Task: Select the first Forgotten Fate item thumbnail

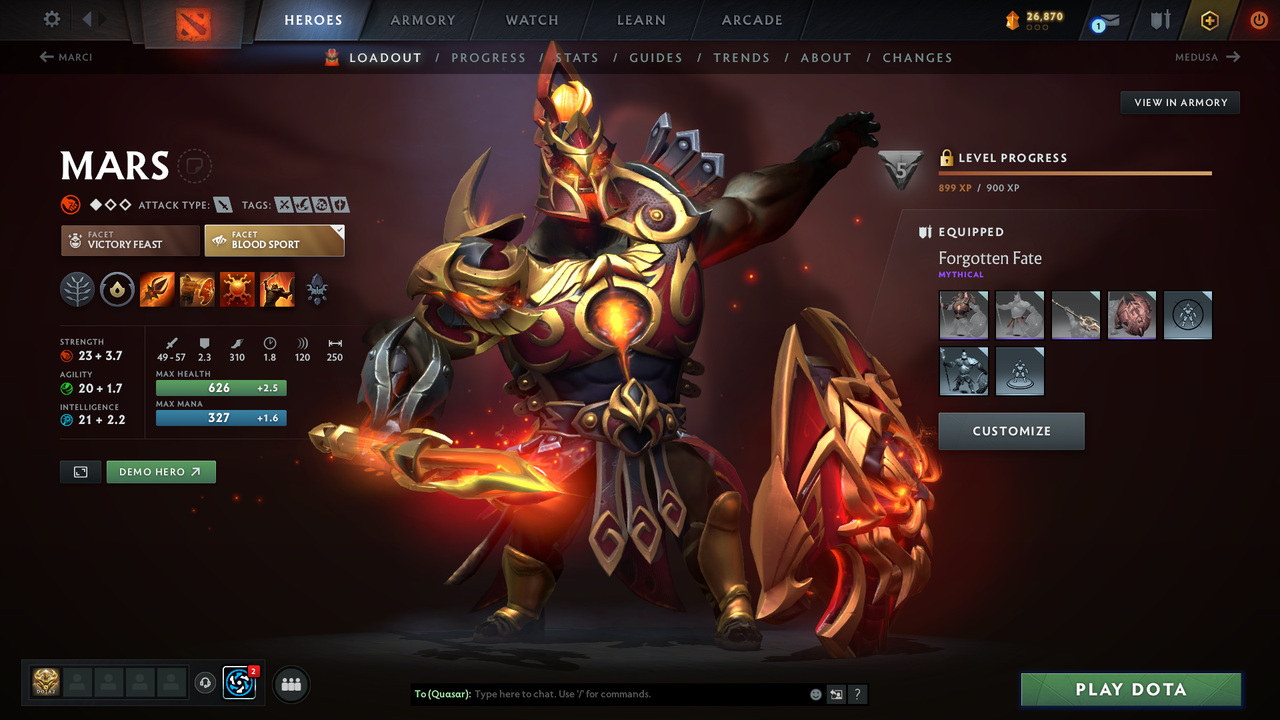Action: [x=963, y=315]
